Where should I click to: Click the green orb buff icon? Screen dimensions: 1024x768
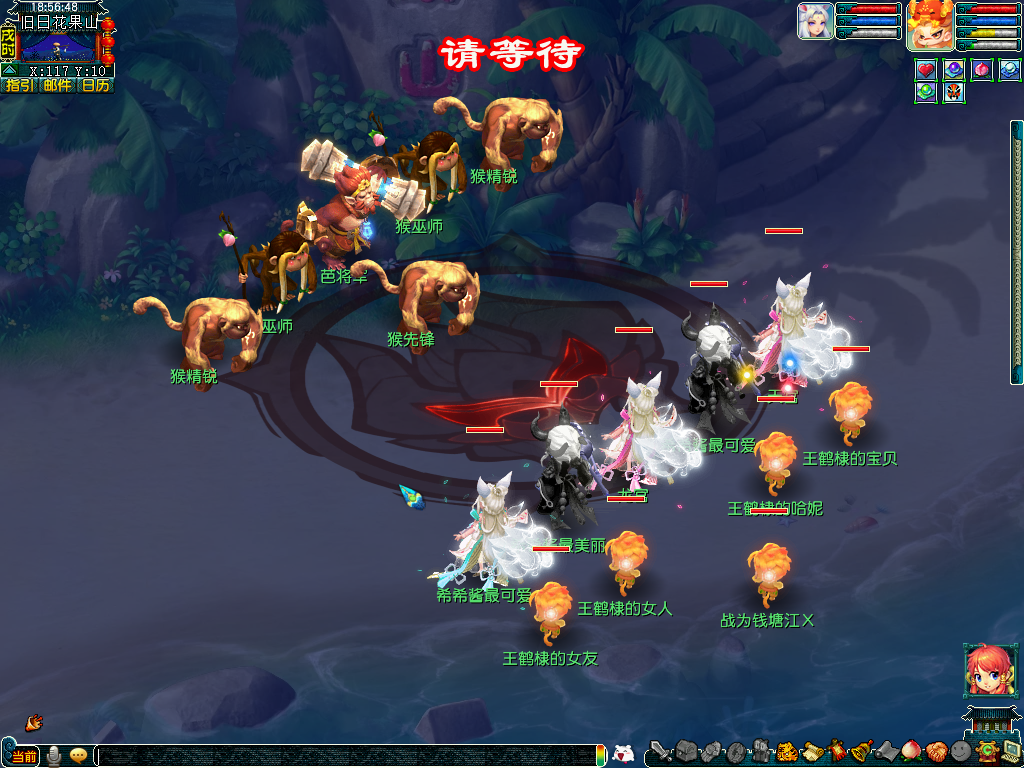pyautogui.click(x=926, y=93)
